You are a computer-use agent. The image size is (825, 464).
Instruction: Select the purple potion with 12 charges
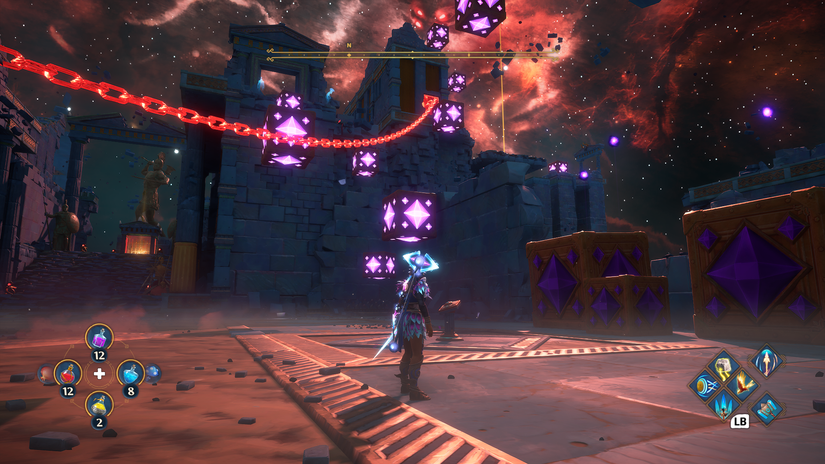(x=99, y=340)
